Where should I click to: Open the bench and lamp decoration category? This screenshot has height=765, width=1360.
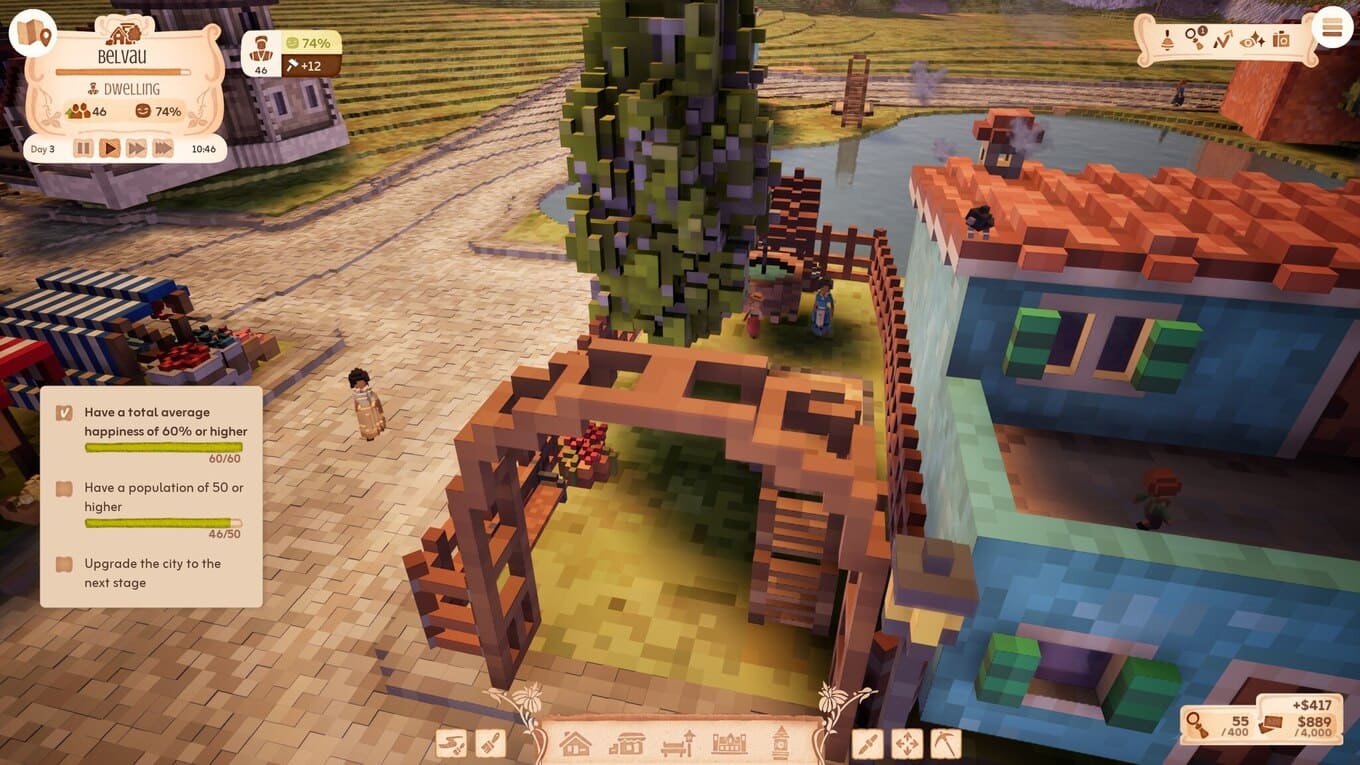[678, 743]
